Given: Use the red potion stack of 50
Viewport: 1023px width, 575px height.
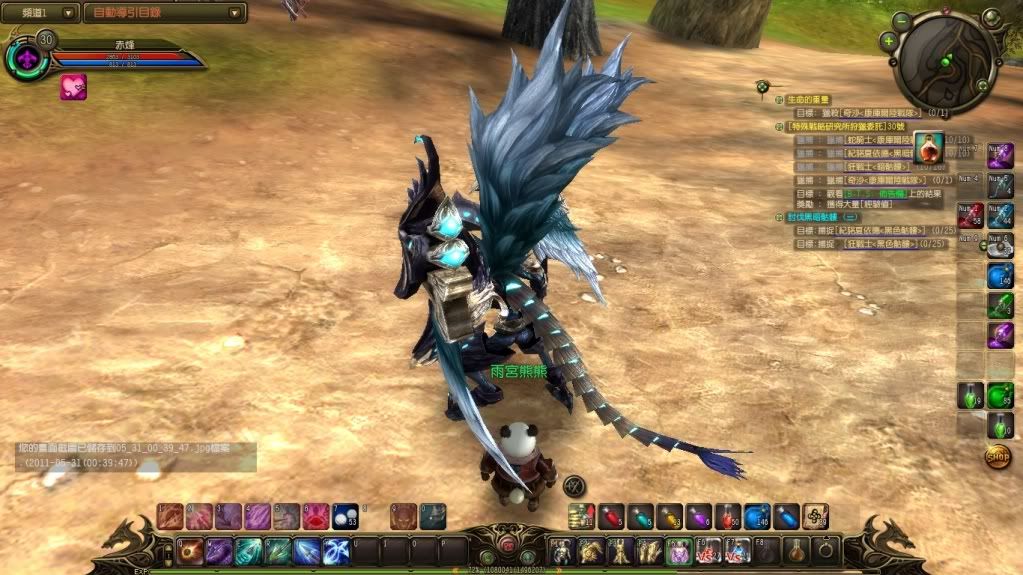Looking at the screenshot, I should tap(728, 516).
